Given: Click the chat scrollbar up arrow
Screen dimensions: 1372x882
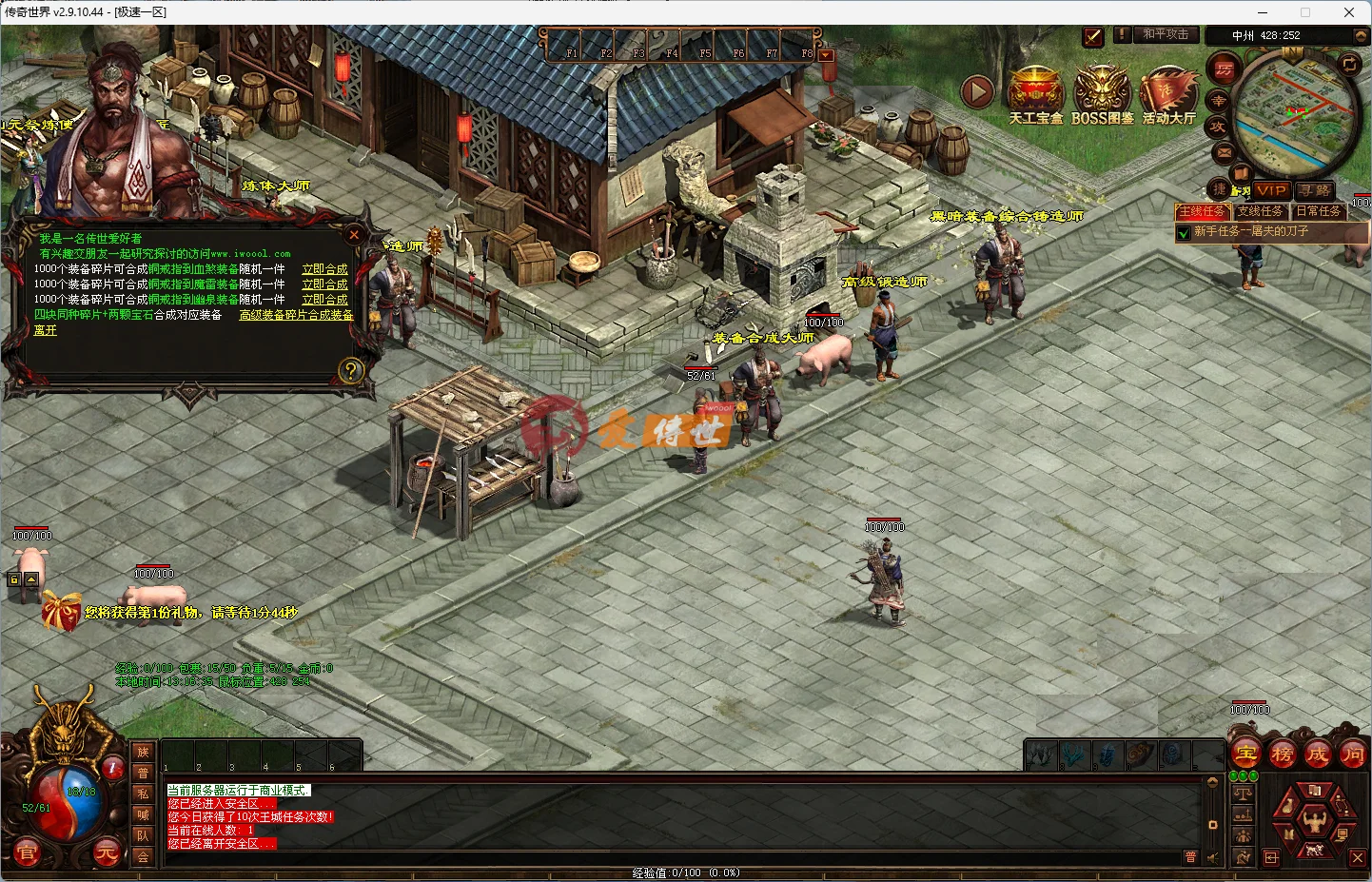Looking at the screenshot, I should point(1213,782).
